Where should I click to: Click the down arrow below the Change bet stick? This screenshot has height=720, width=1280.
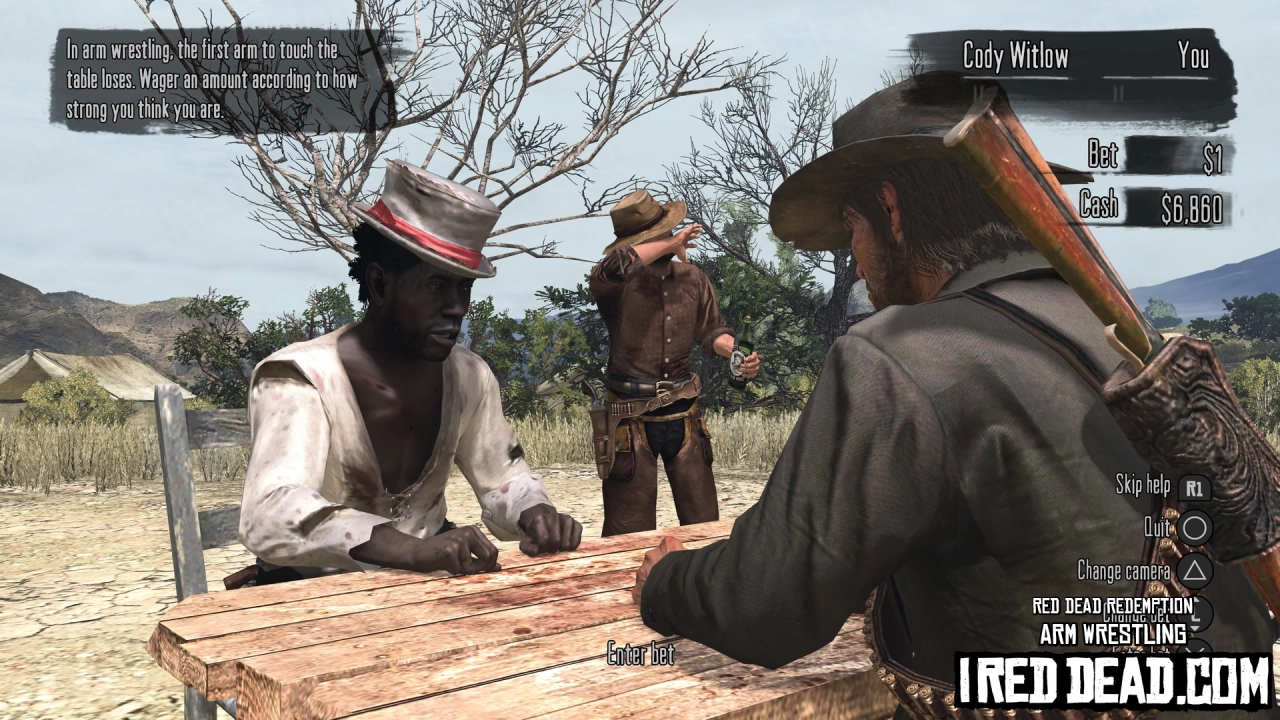point(1194,629)
